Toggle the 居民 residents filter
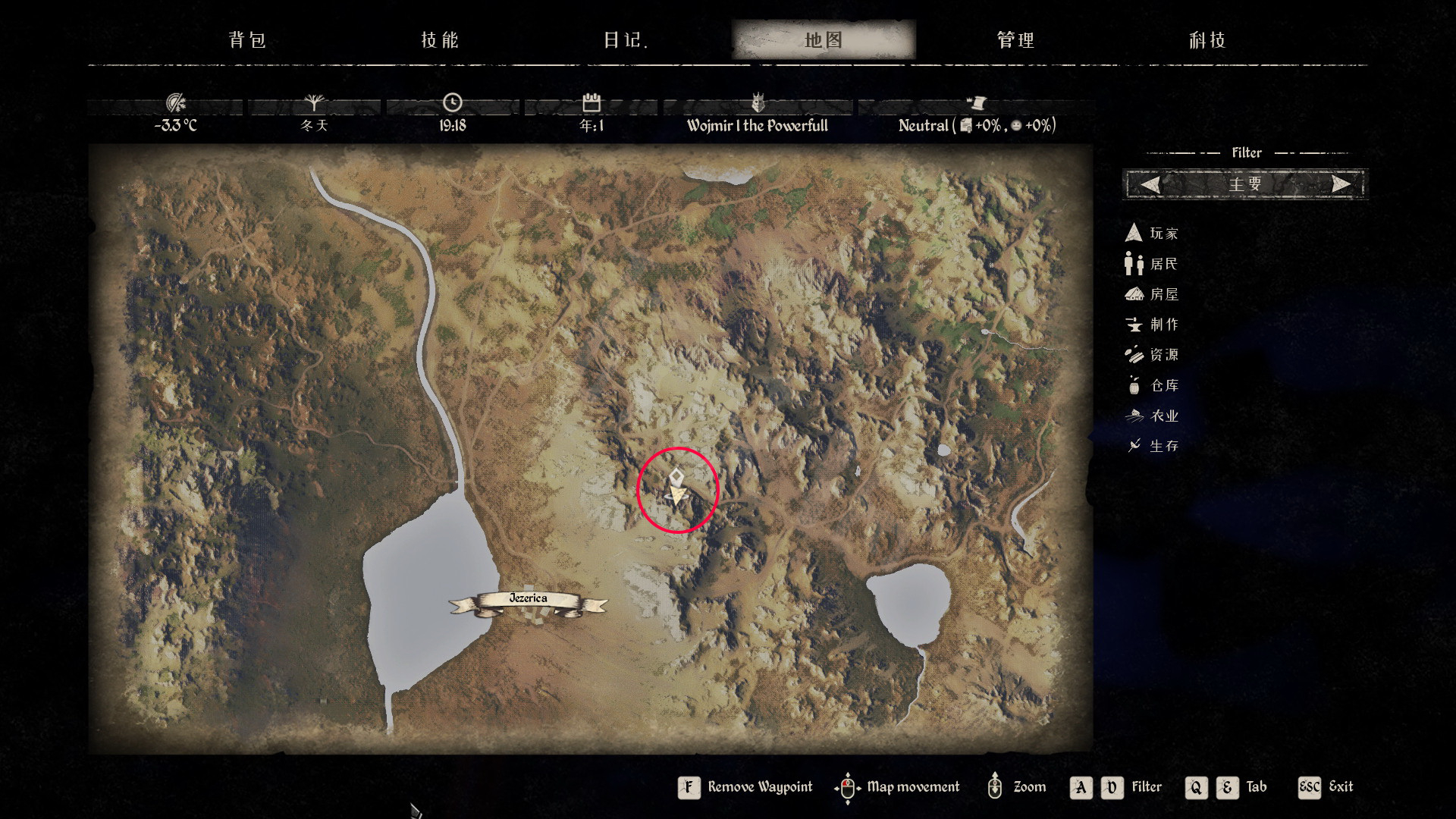The width and height of the screenshot is (1456, 819). coord(1152,264)
